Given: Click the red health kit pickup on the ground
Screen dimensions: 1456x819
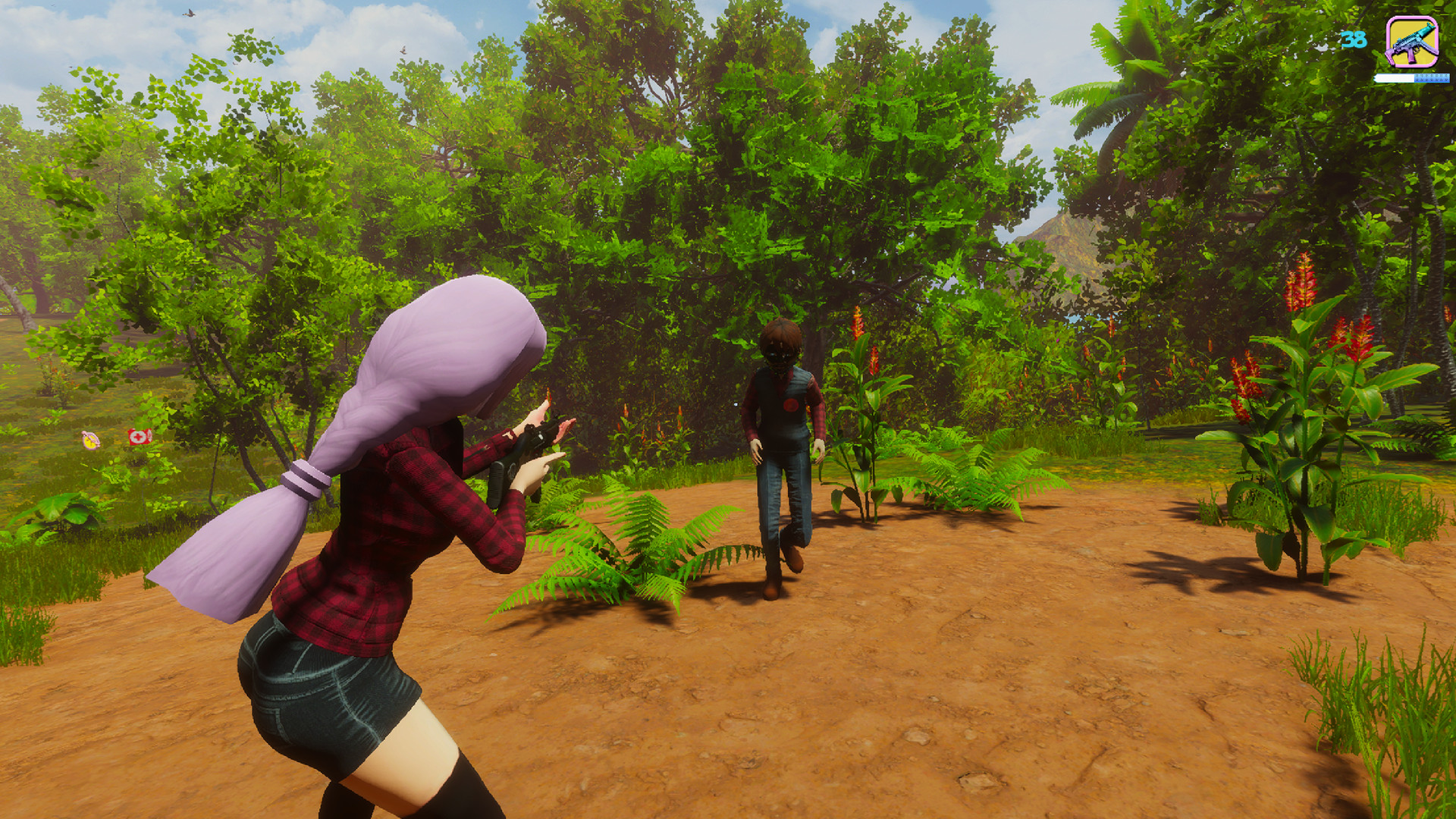Looking at the screenshot, I should pyautogui.click(x=140, y=437).
